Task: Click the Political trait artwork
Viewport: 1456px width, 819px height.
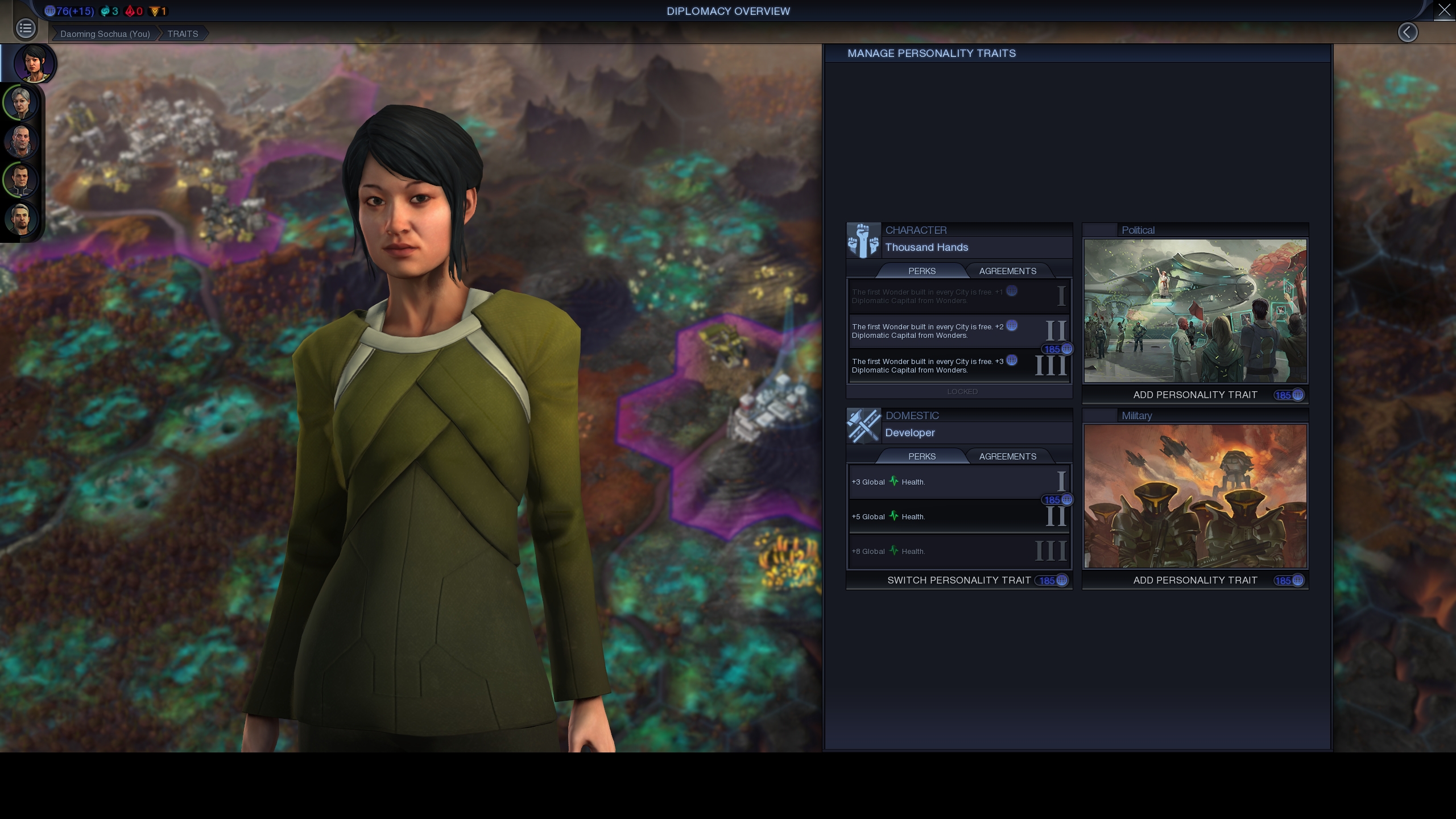Action: [x=1195, y=311]
